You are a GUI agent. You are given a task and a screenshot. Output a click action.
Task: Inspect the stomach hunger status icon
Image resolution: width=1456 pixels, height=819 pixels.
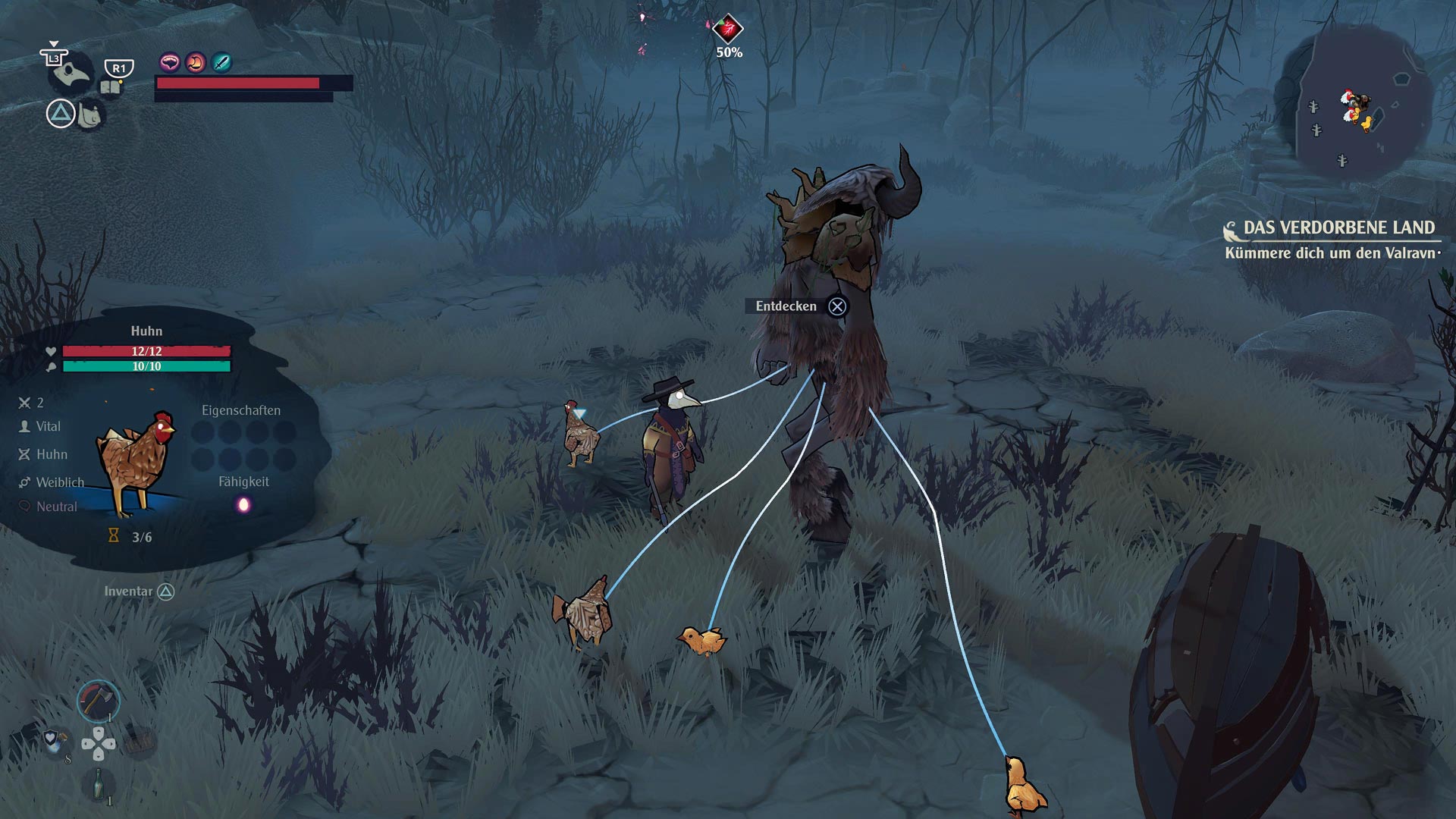[196, 62]
